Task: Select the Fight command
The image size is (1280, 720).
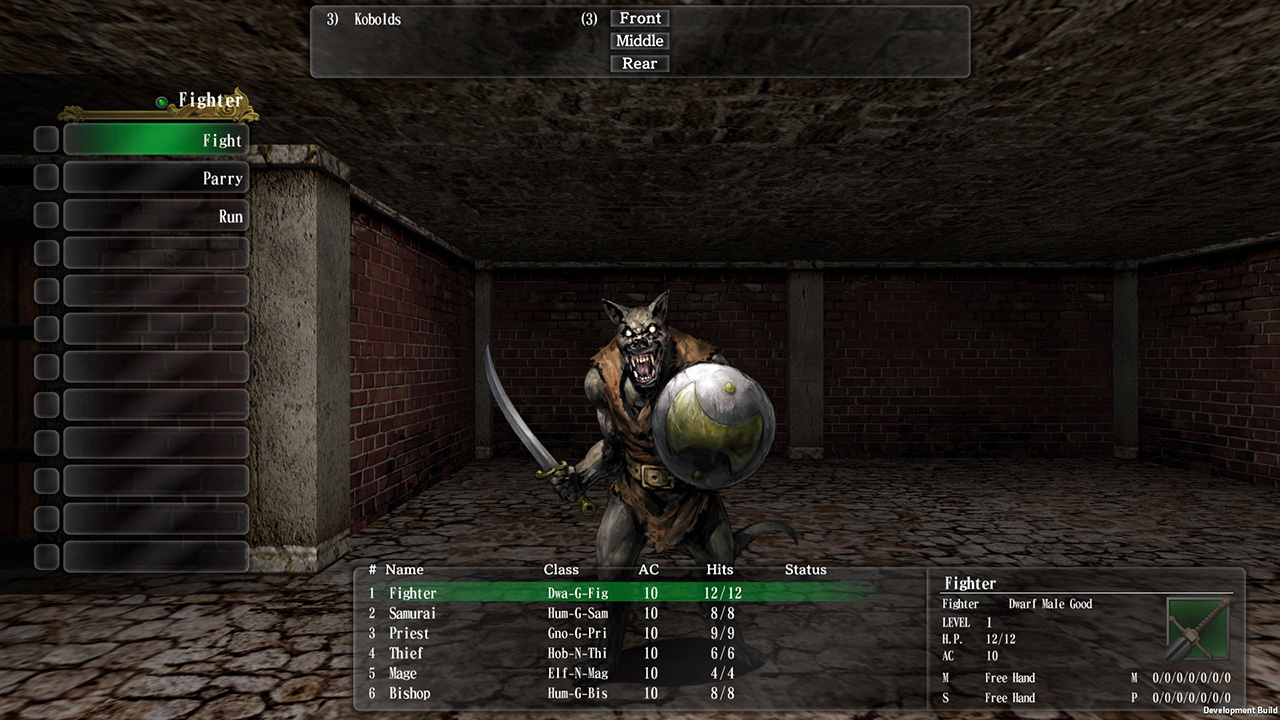Action: (155, 140)
